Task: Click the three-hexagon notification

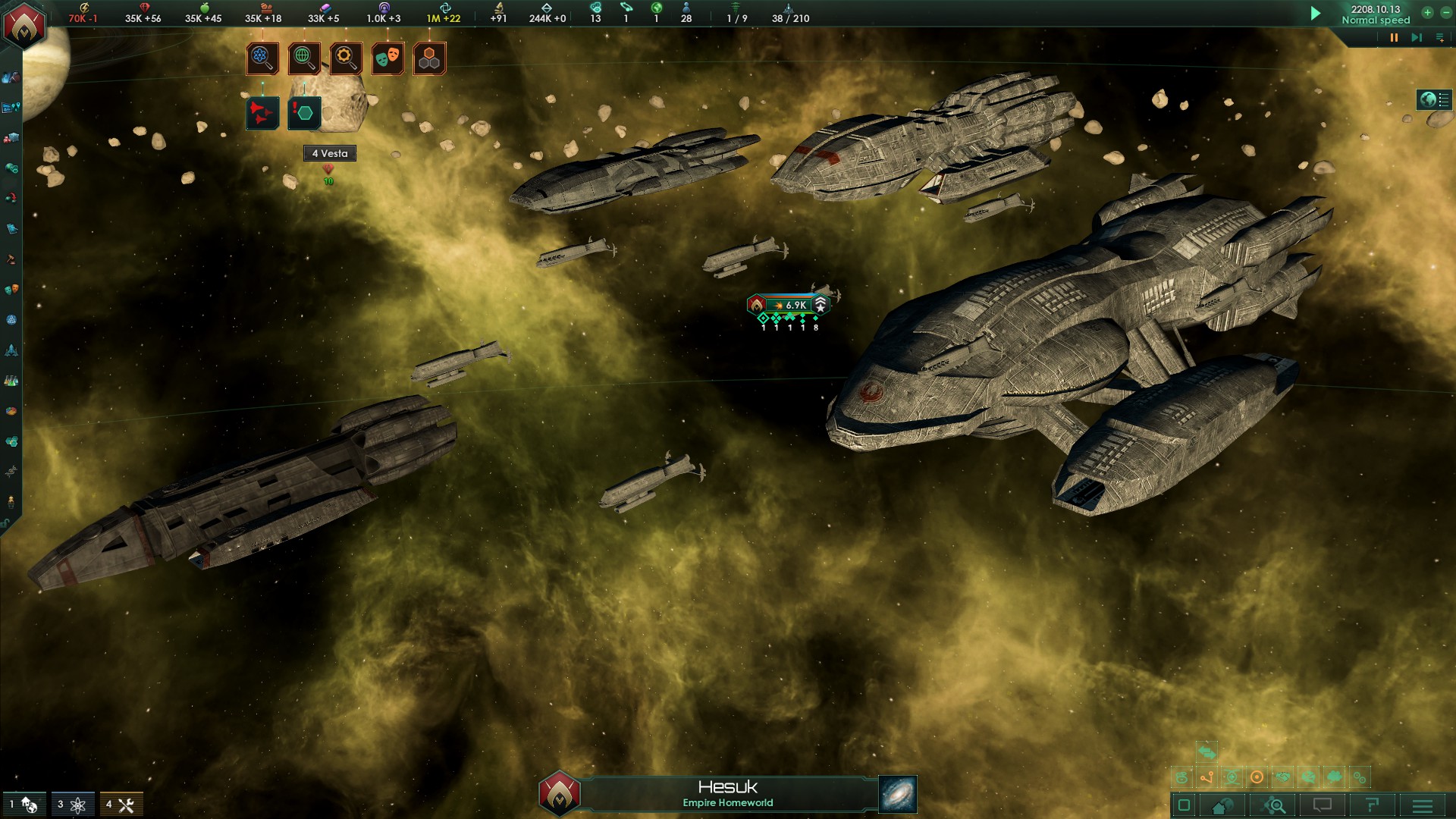Action: [x=429, y=58]
